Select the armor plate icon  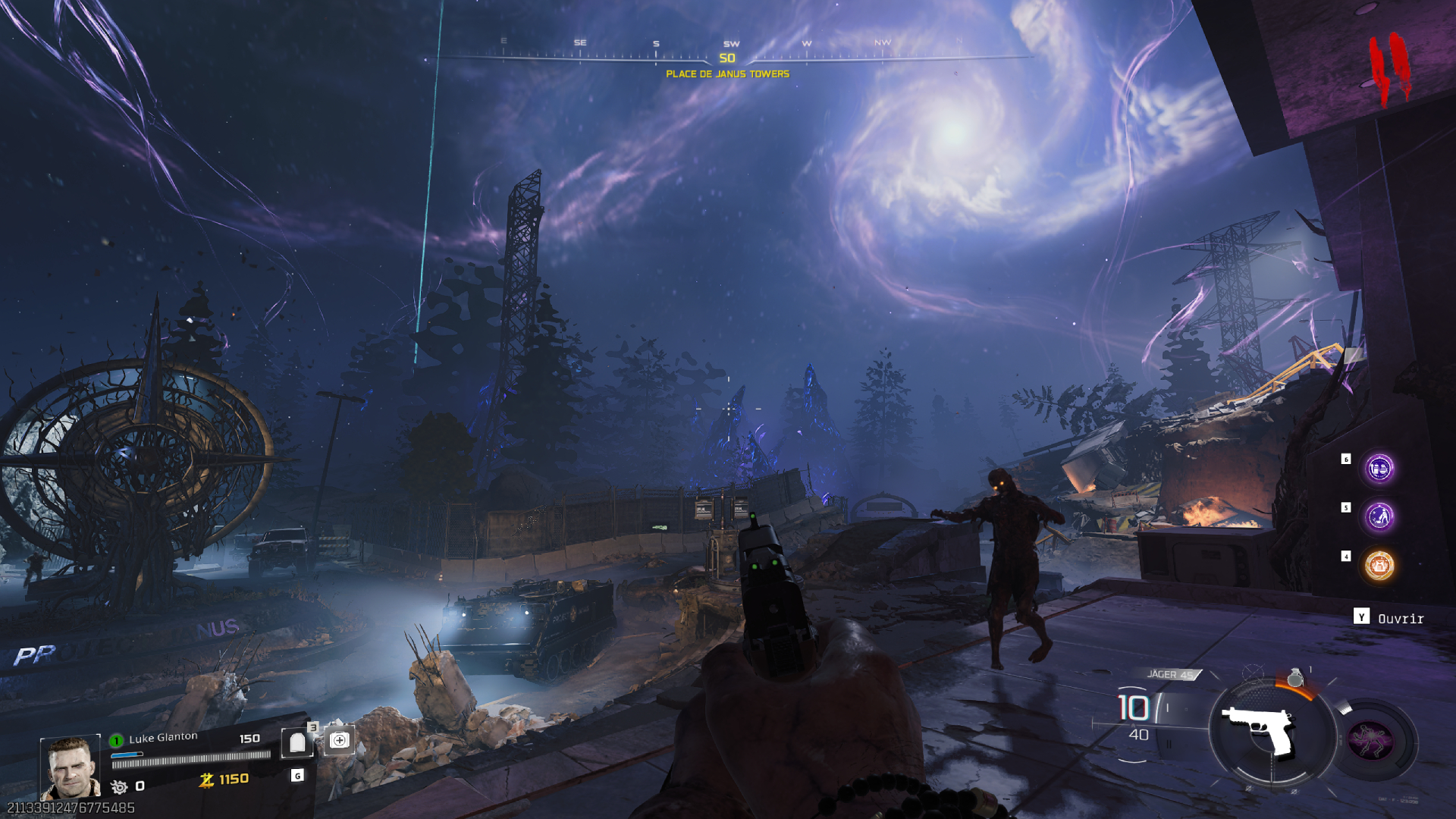coord(297,742)
